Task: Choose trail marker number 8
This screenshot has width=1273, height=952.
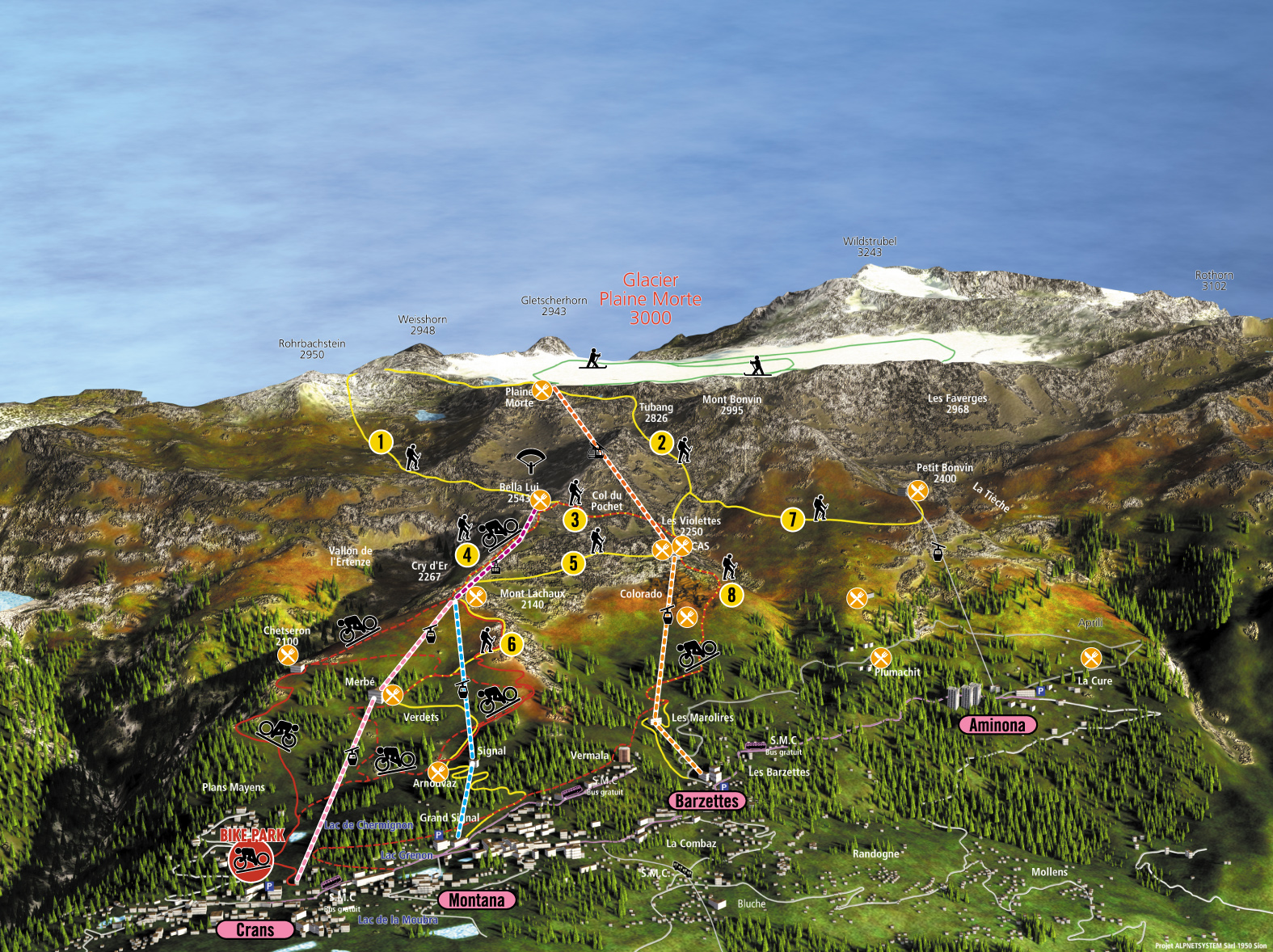Action: pyautogui.click(x=731, y=596)
